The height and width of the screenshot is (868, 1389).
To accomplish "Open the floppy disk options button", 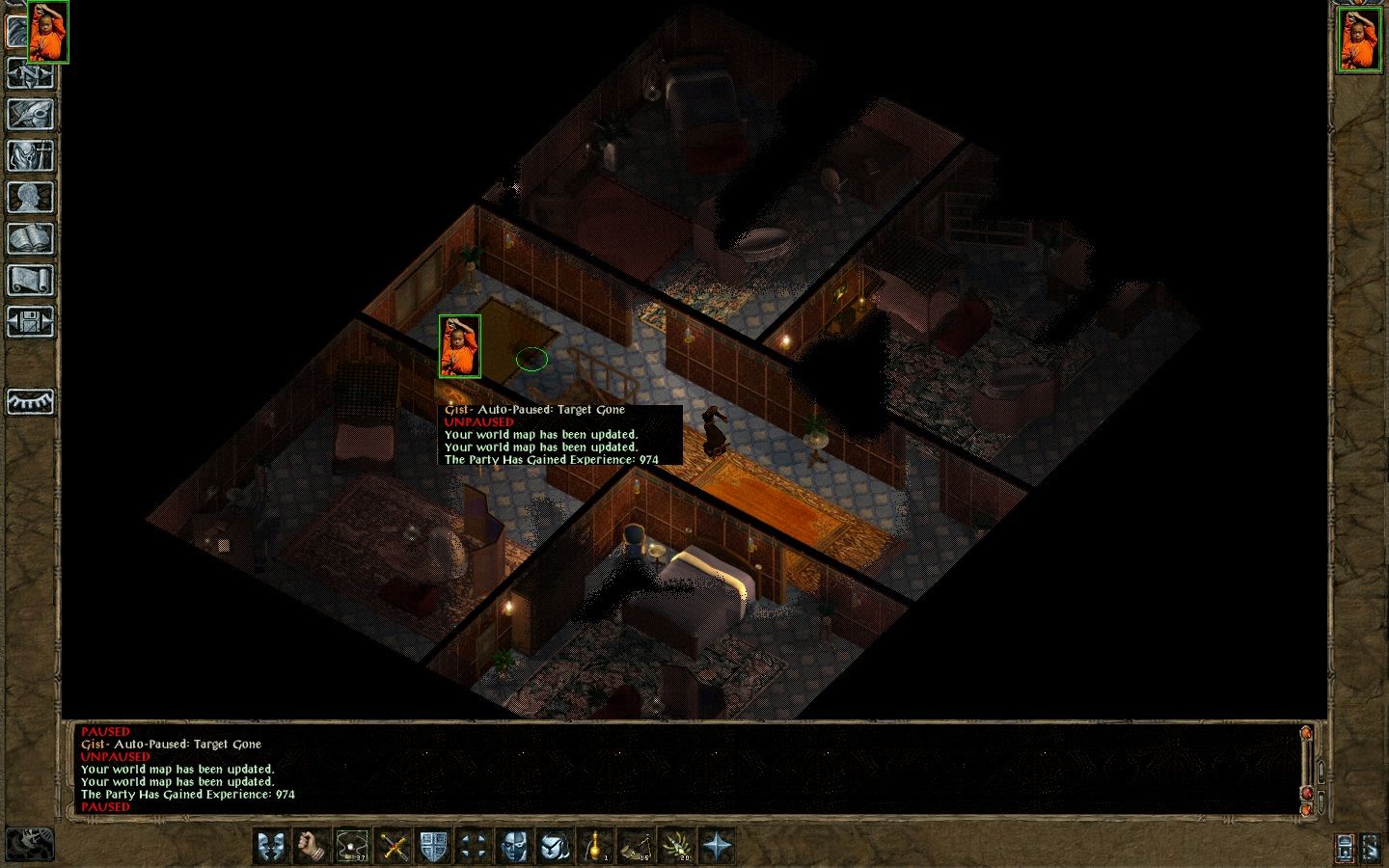I will pyautogui.click(x=30, y=322).
